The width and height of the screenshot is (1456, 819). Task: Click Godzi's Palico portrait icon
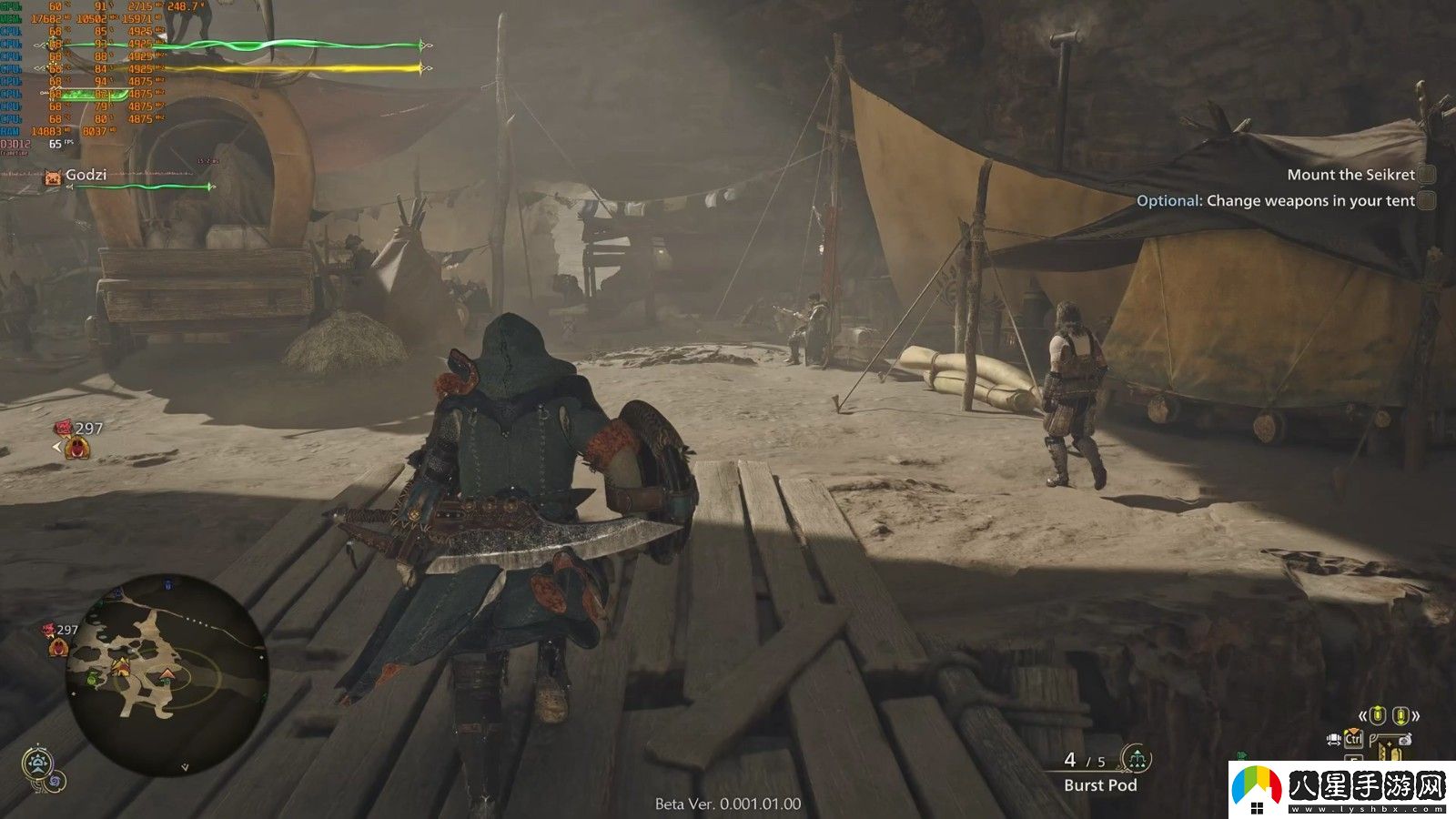53,177
